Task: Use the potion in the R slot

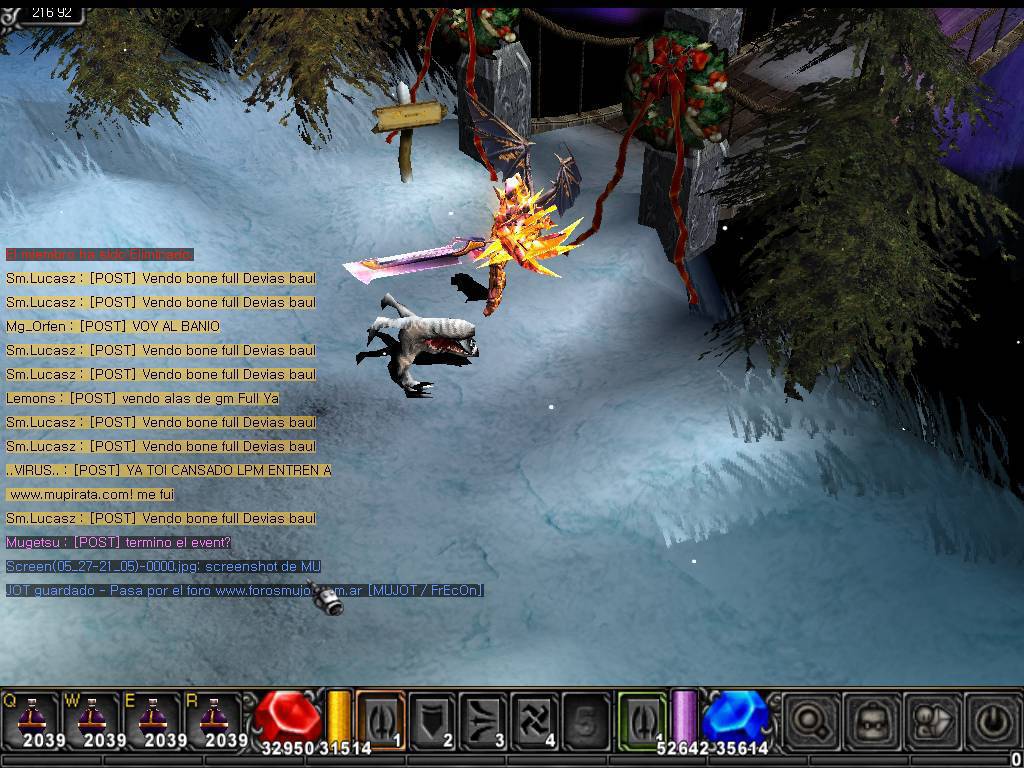Action: click(x=213, y=719)
